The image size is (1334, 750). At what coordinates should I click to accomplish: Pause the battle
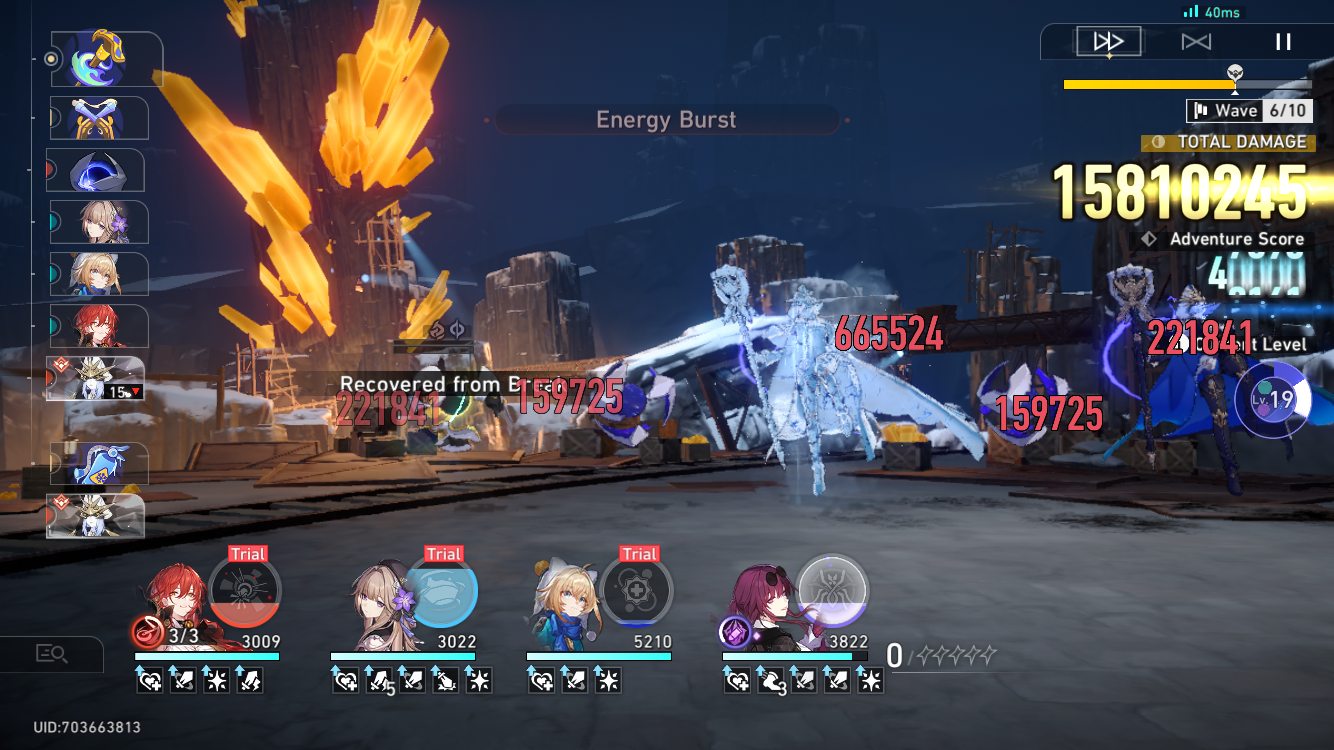click(1282, 41)
